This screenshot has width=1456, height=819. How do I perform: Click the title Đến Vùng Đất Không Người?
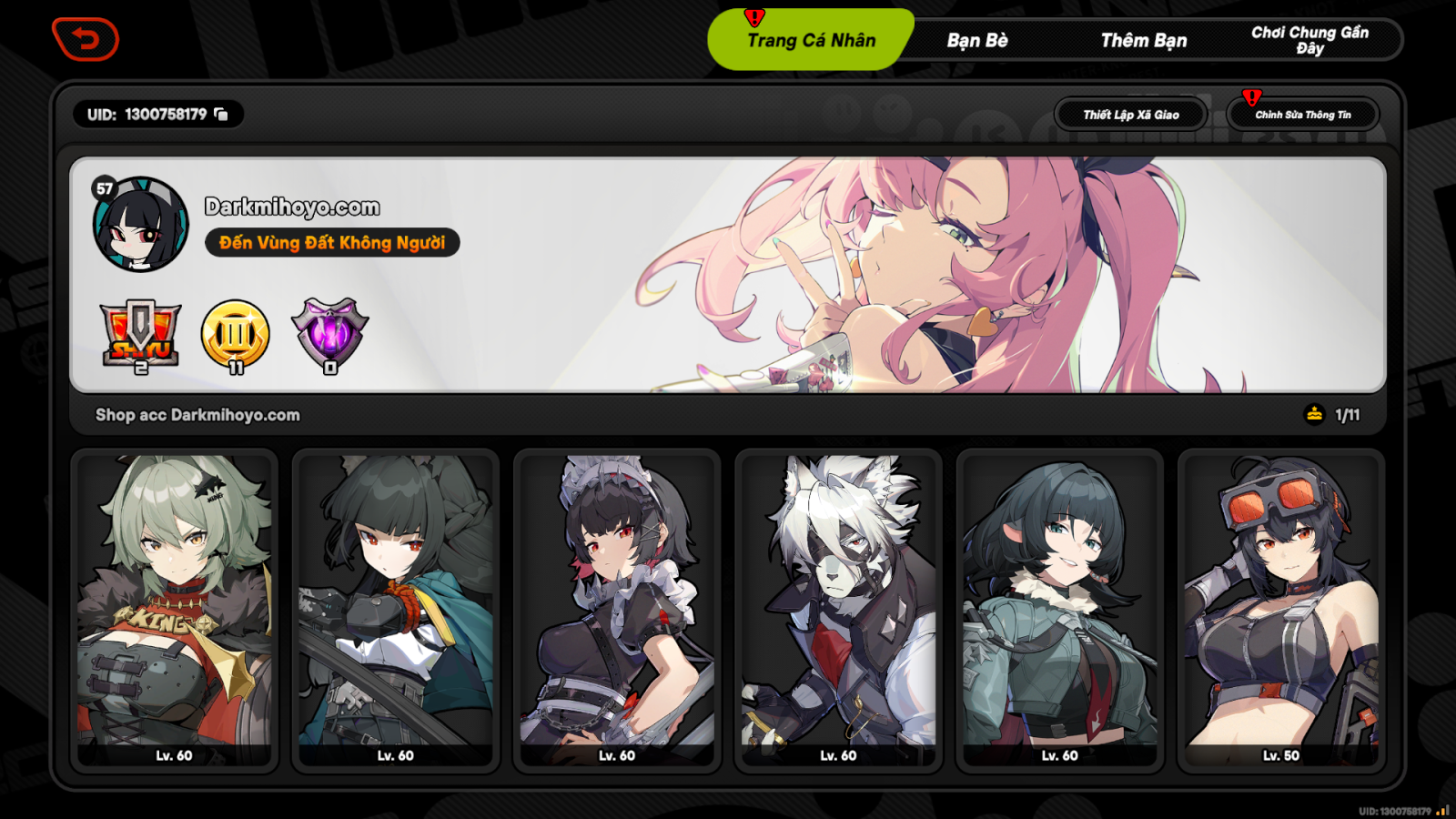click(334, 242)
